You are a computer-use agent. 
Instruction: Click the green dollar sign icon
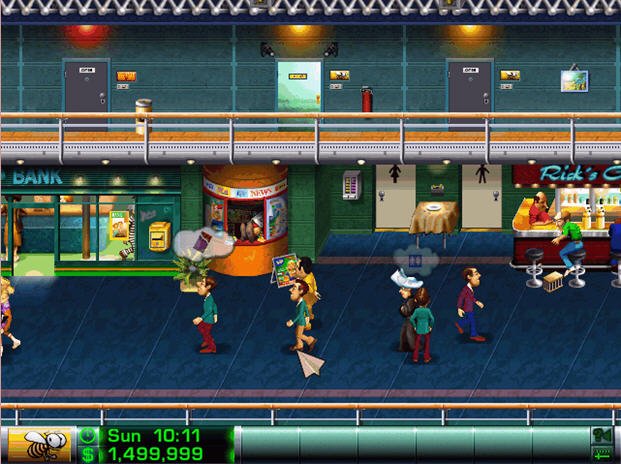[88, 455]
